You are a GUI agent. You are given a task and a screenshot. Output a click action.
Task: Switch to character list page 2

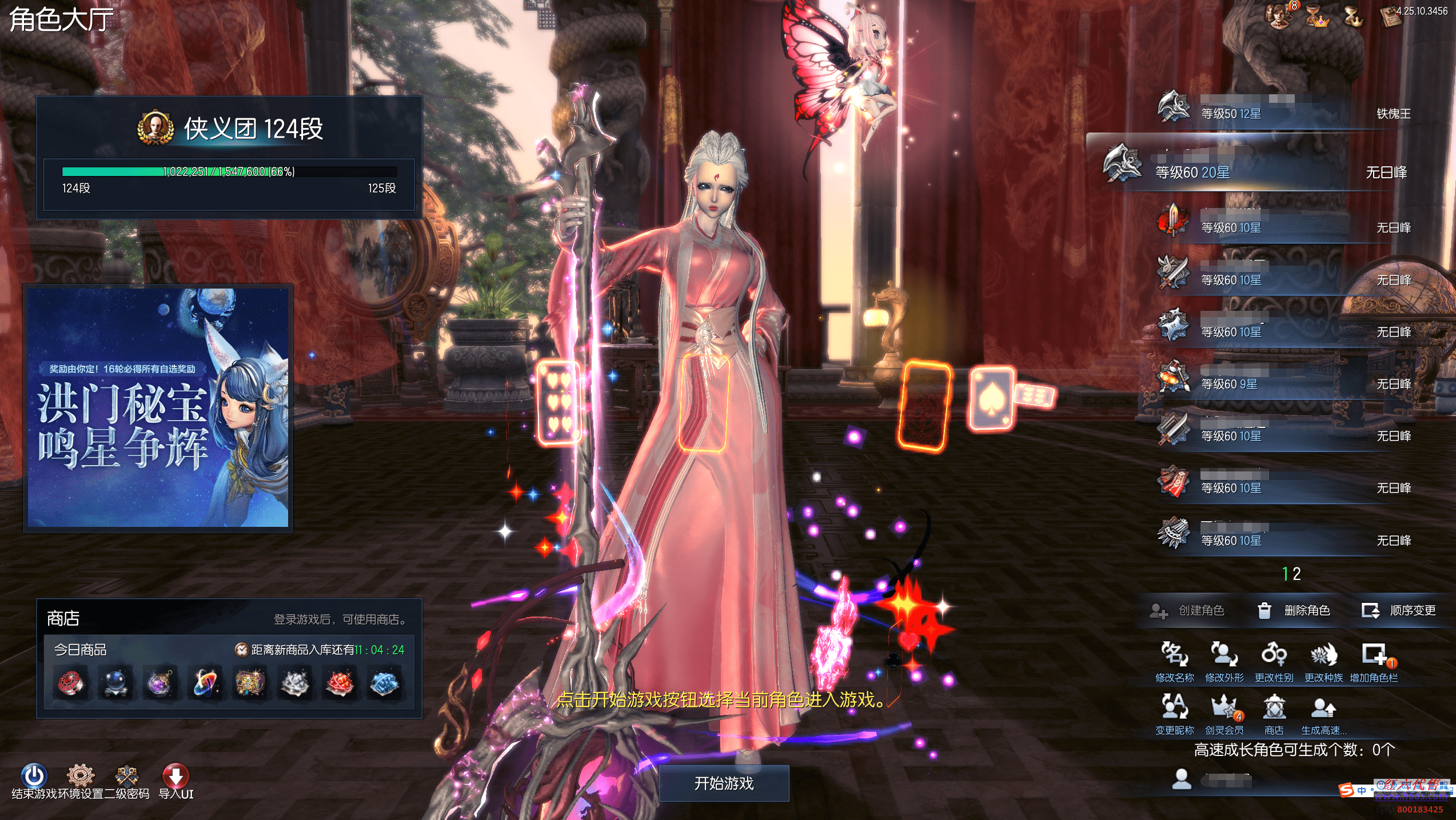tap(1297, 574)
